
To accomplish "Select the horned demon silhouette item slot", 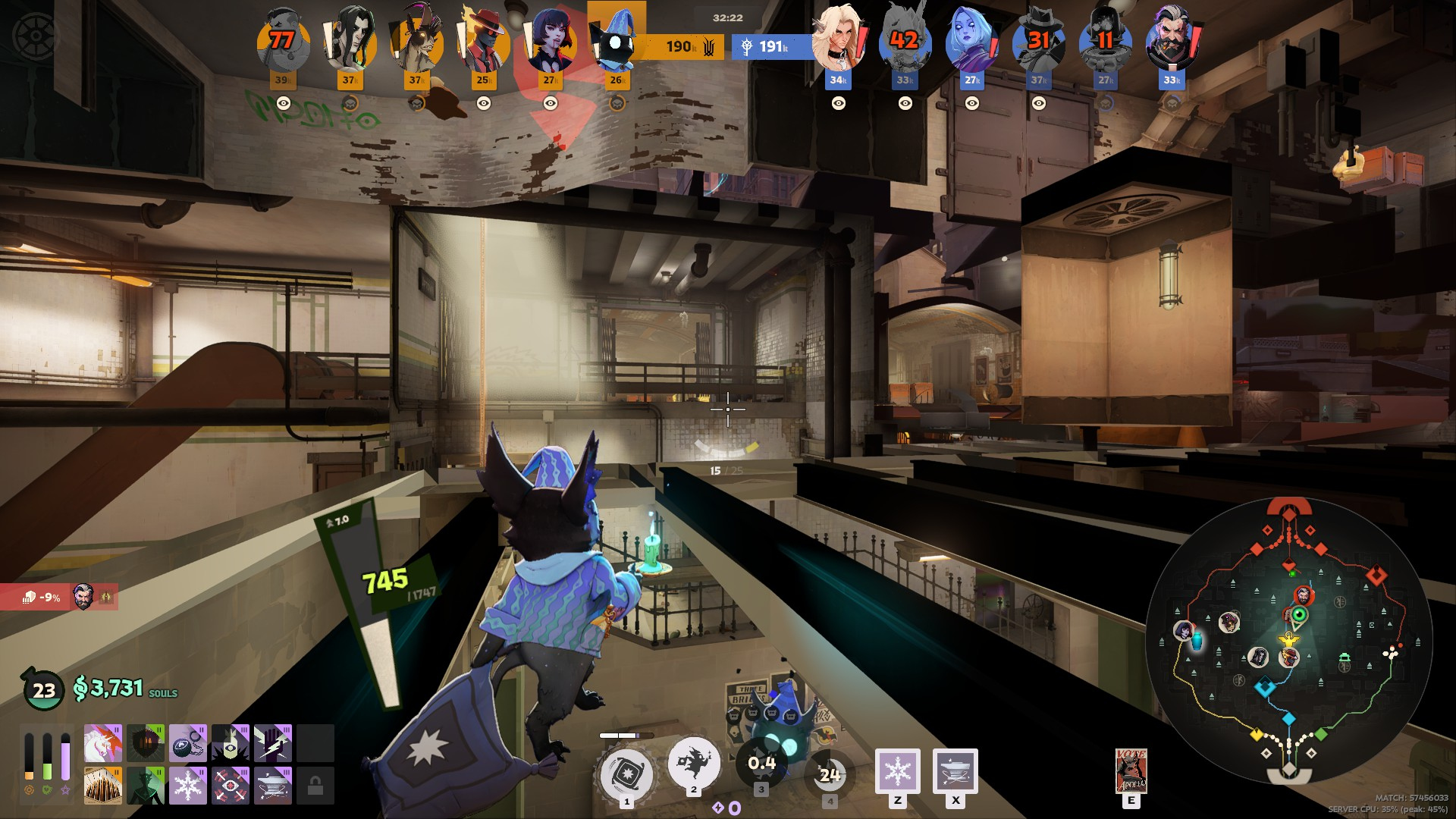I will point(145,786).
